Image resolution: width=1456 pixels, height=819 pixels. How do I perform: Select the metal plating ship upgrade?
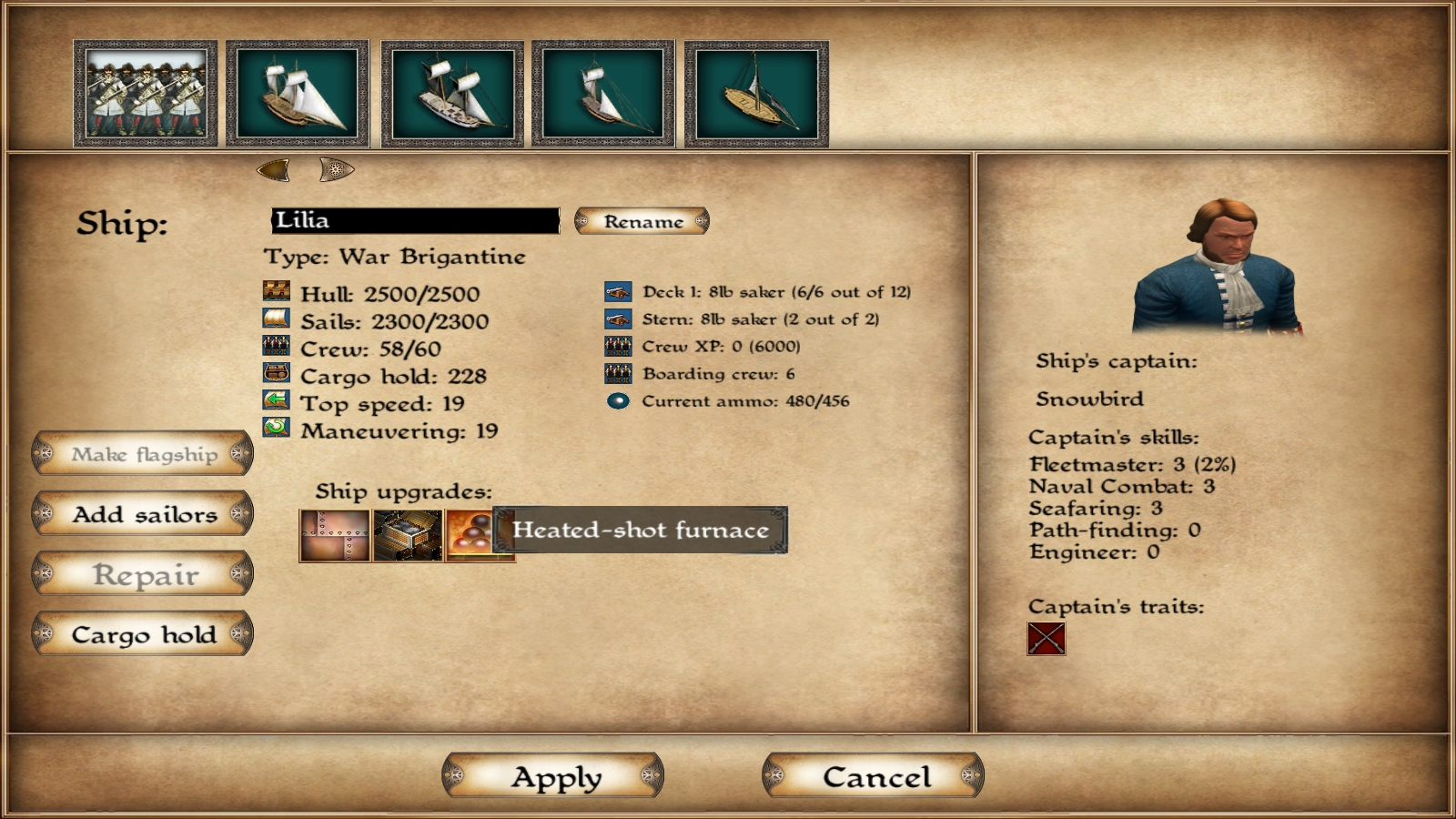pyautogui.click(x=331, y=536)
